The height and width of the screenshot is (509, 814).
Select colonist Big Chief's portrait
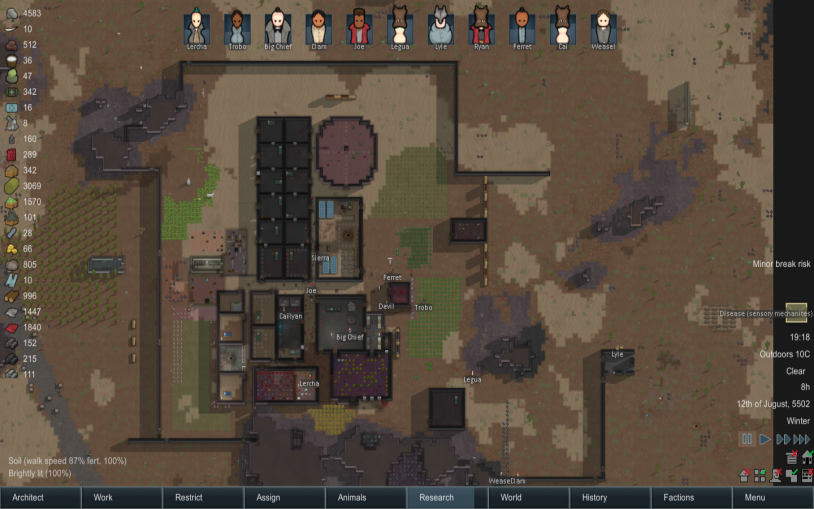278,27
